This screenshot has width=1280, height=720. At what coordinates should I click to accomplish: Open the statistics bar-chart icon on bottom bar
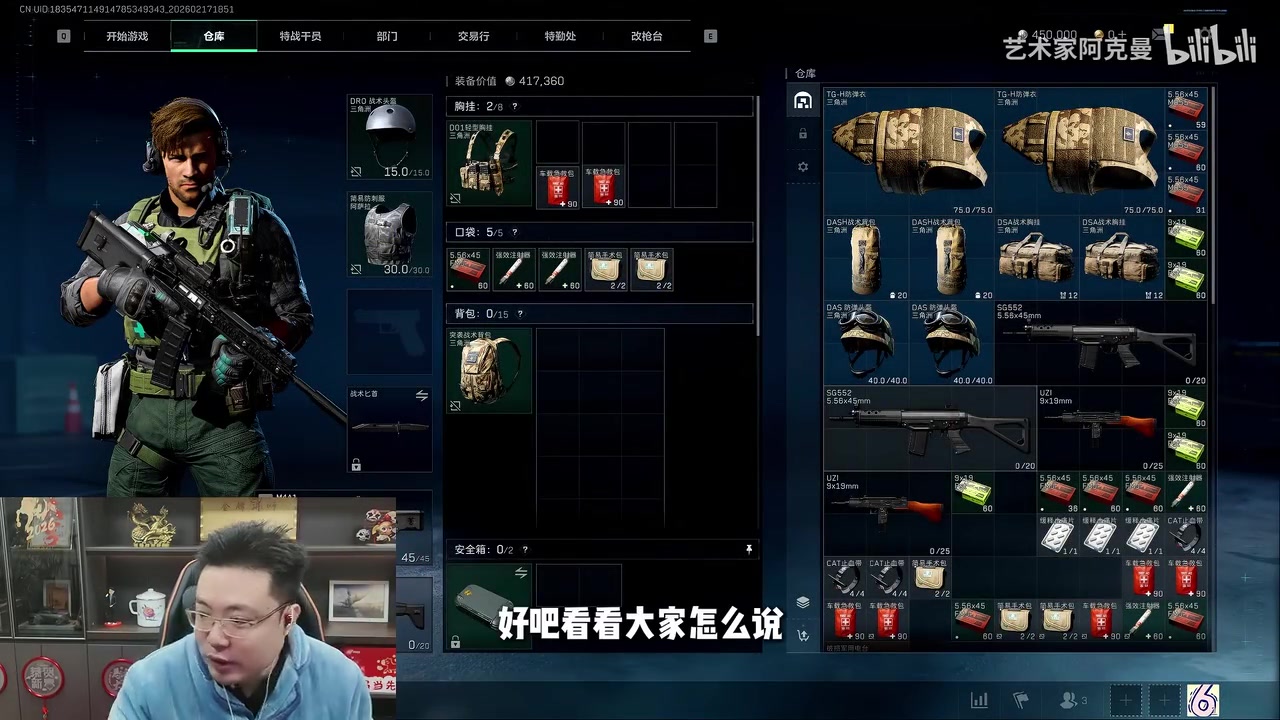(x=979, y=700)
